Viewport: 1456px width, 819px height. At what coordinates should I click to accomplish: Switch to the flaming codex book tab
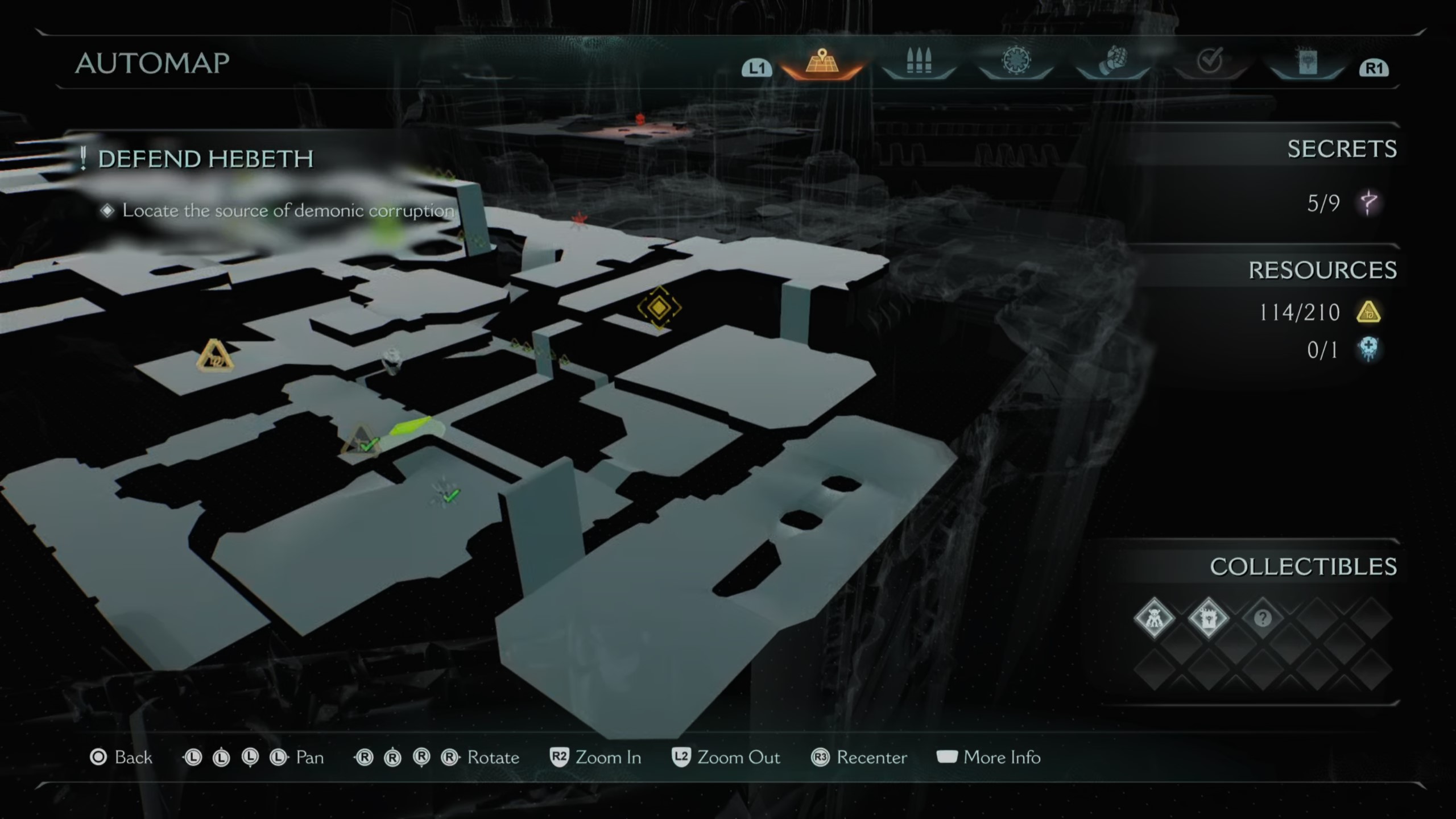1307,63
